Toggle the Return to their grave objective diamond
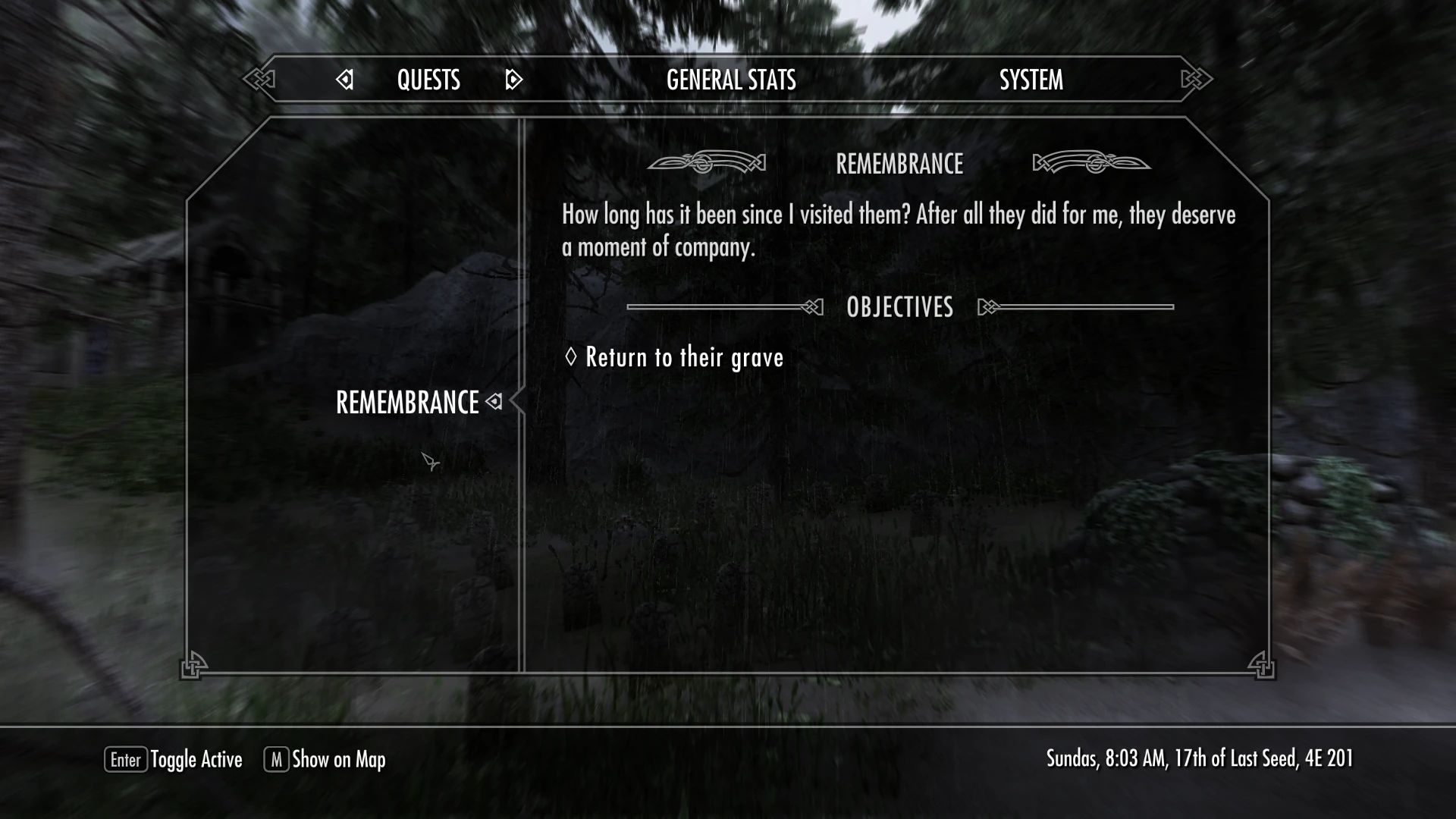The width and height of the screenshot is (1456, 819). click(570, 357)
